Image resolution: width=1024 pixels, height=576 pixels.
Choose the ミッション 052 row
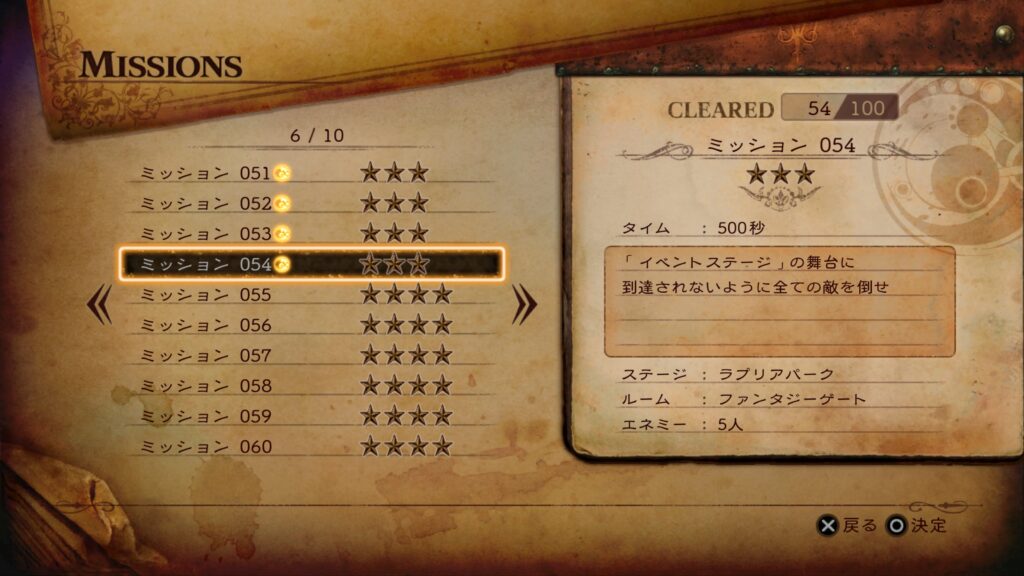click(310, 203)
